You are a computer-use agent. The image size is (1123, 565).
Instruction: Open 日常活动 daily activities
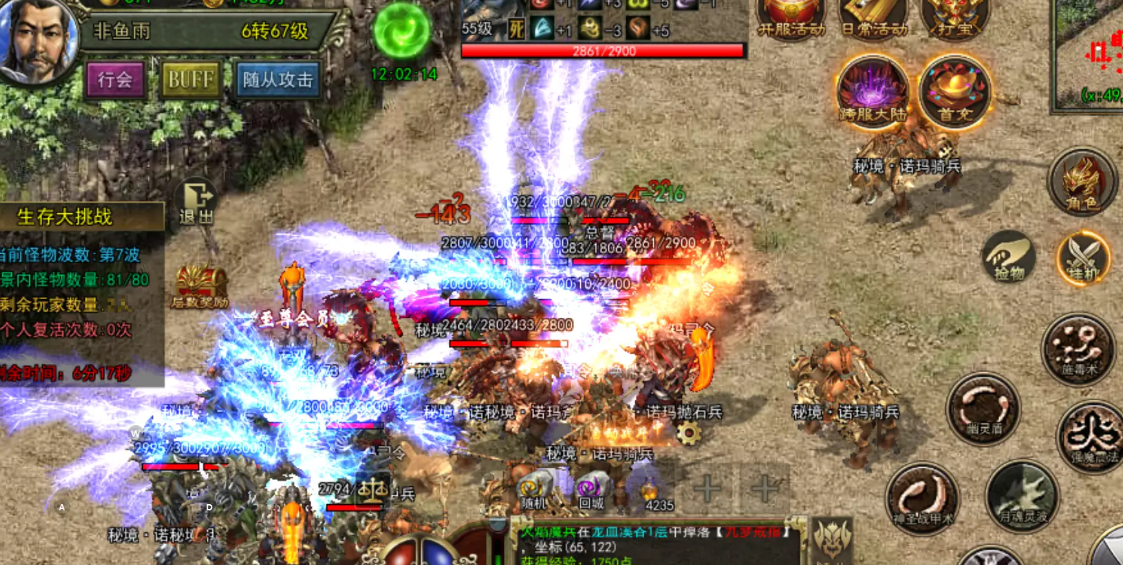pyautogui.click(x=874, y=17)
